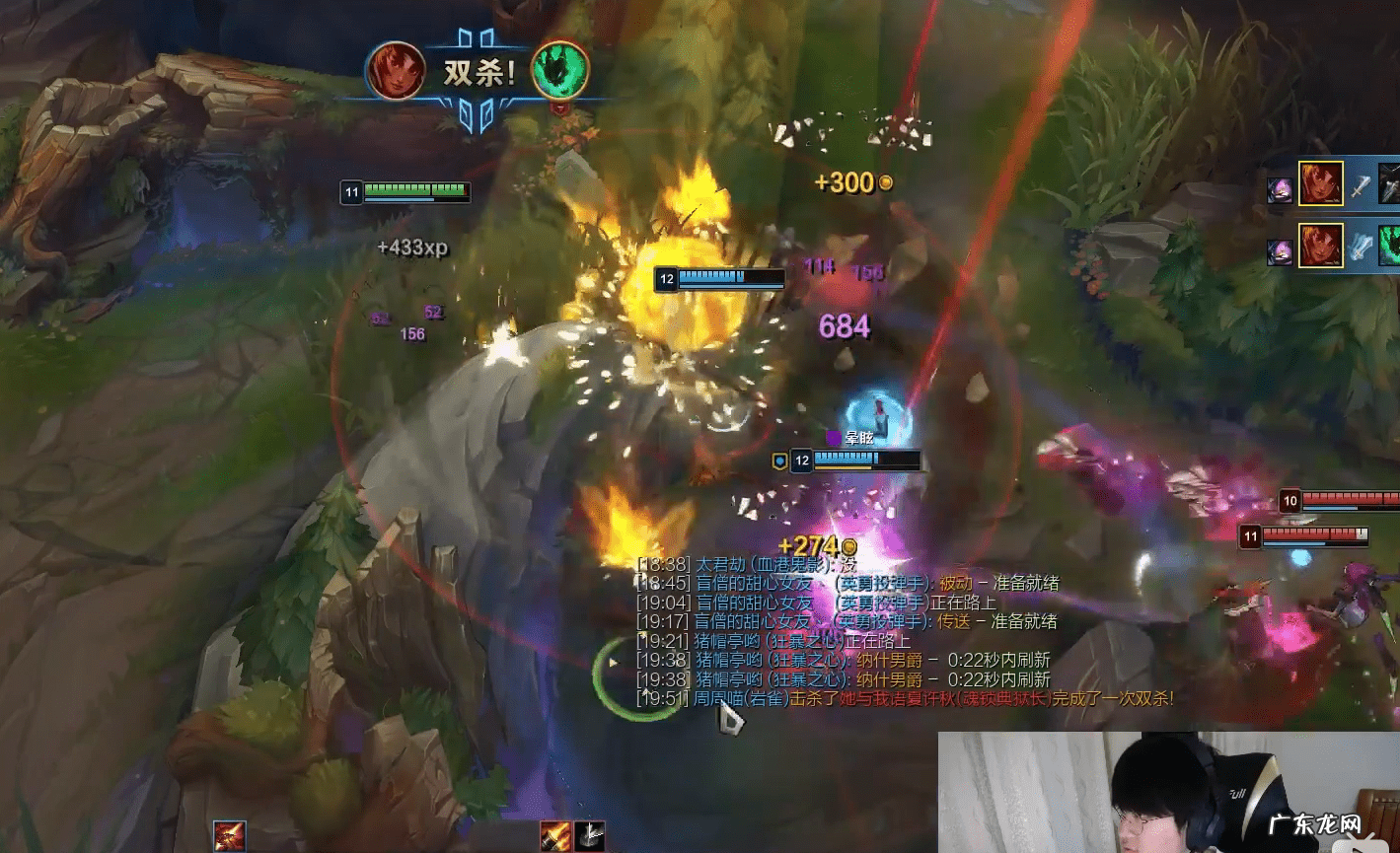Click the red fire swirl buff icon

pyautogui.click(x=229, y=836)
